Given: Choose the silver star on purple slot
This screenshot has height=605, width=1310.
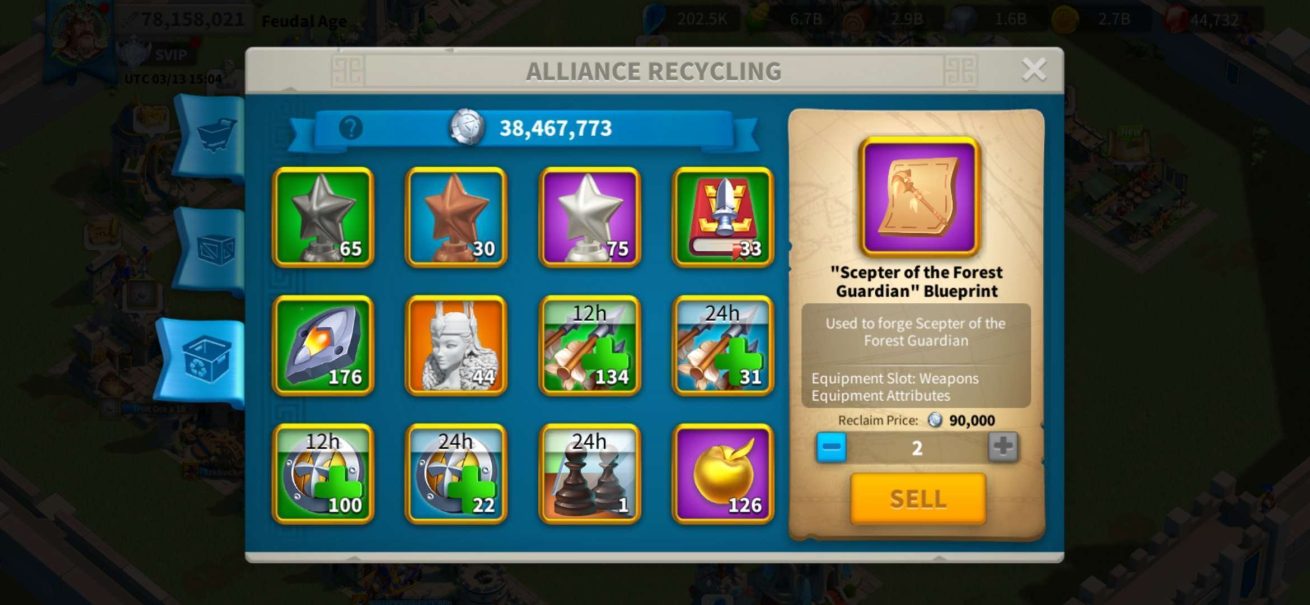Looking at the screenshot, I should (x=589, y=217).
